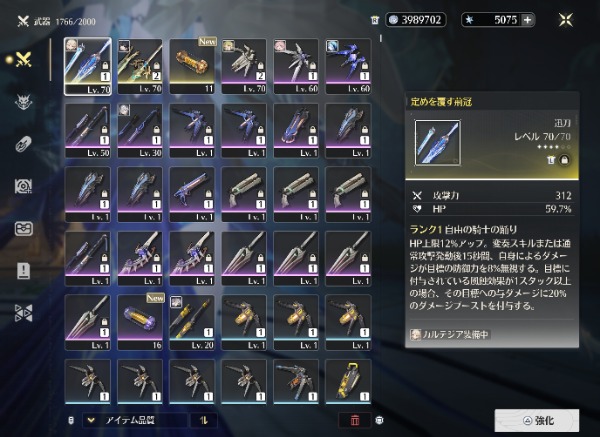Switch to the echoes monster-face tab

(24, 101)
